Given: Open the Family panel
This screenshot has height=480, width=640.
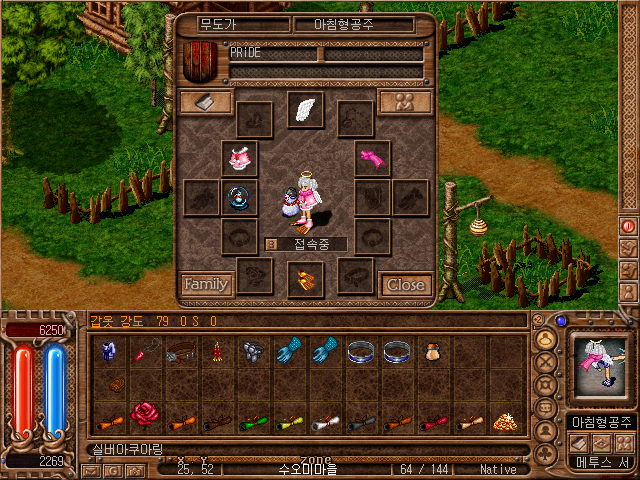Looking at the screenshot, I should (205, 285).
